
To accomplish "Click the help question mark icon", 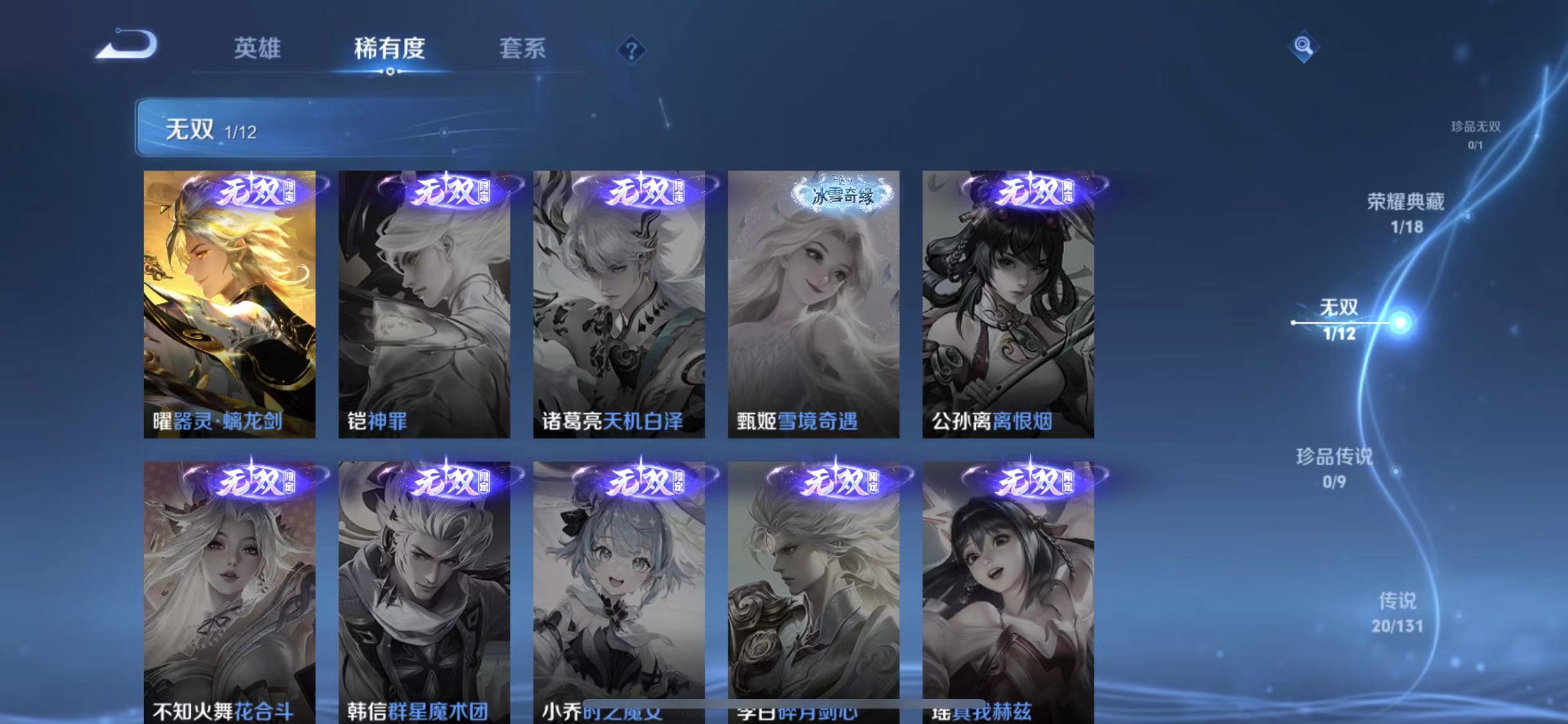I will (632, 51).
